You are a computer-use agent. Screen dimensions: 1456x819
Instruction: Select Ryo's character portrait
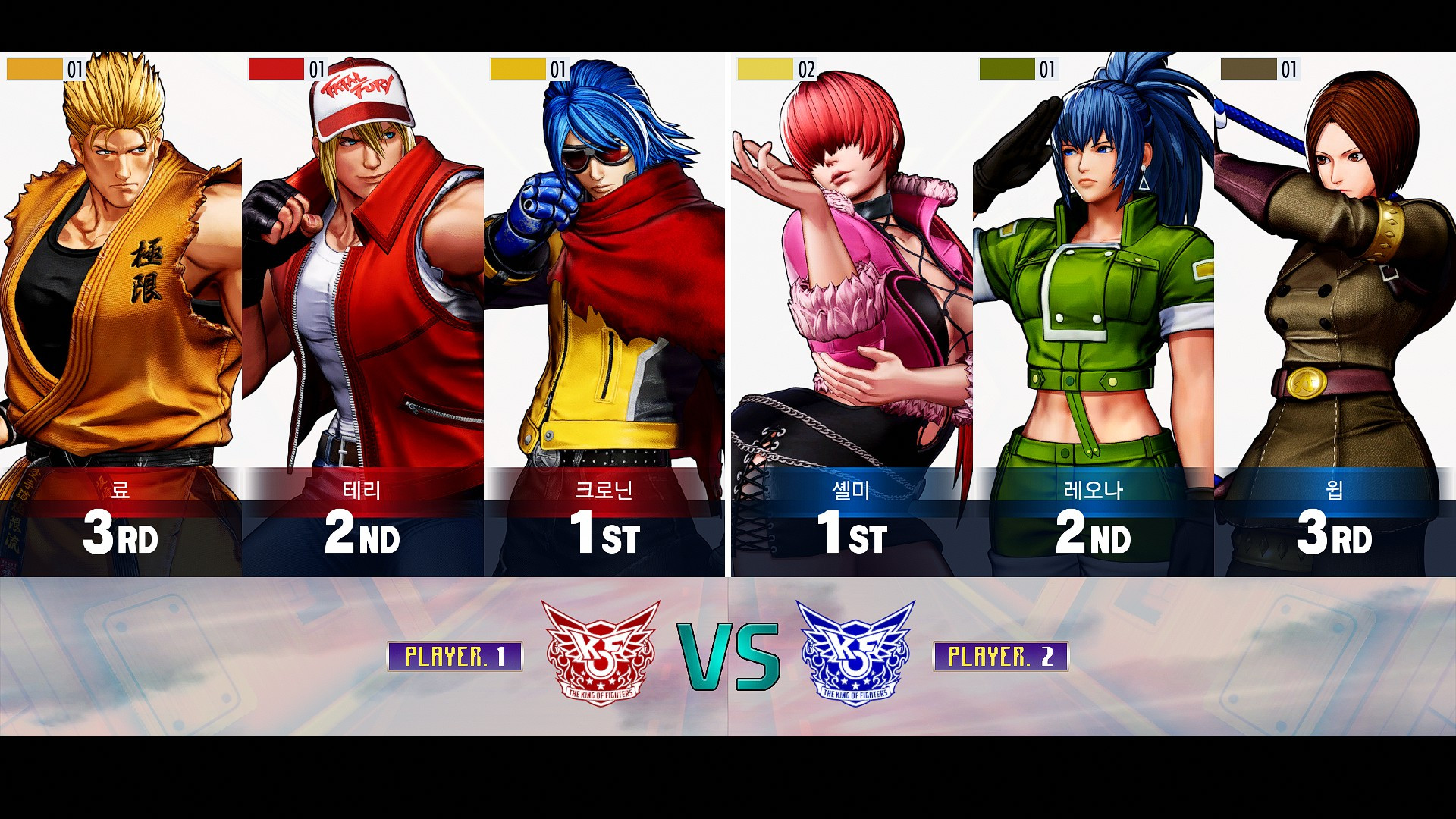coord(121,265)
